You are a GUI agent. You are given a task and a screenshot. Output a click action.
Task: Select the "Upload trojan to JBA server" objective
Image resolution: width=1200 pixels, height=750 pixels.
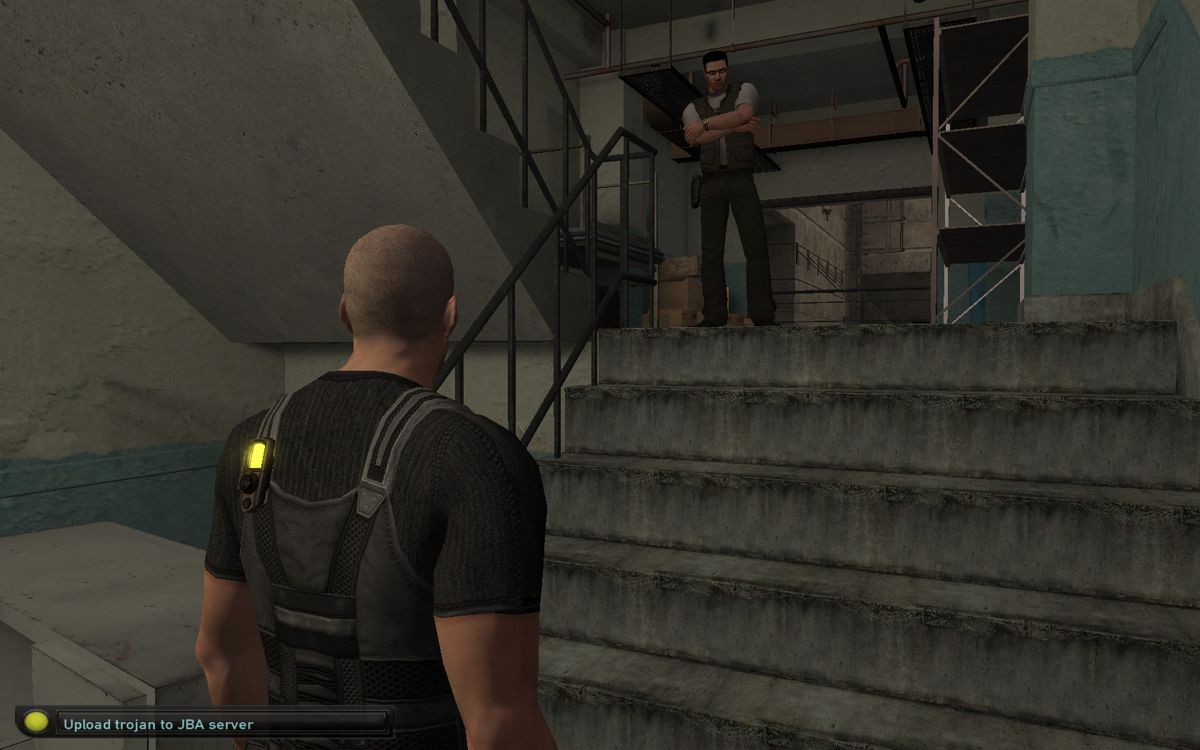[160, 723]
